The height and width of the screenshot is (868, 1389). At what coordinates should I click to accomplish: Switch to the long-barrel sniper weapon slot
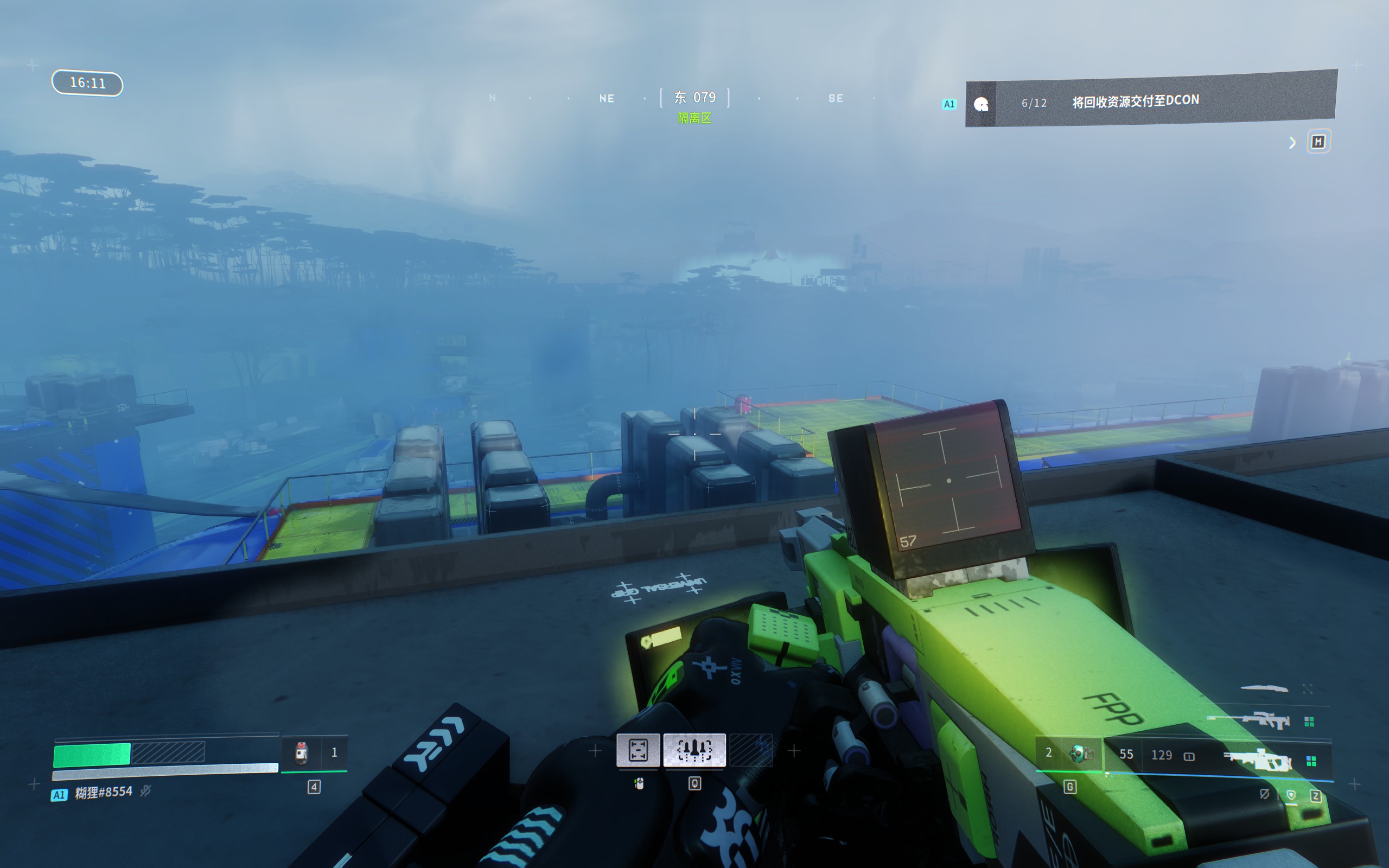tap(1248, 720)
